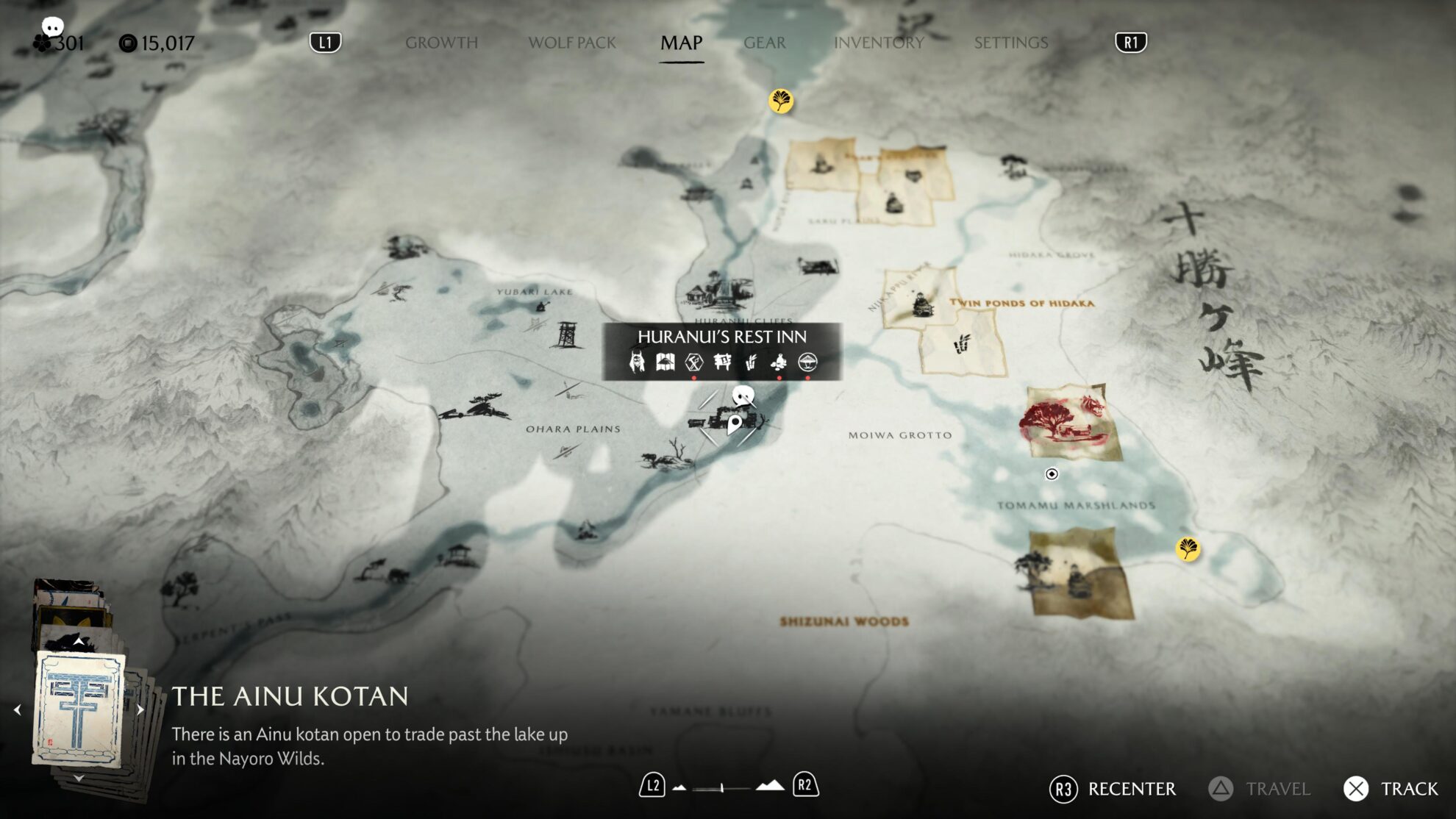1456x819 pixels.
Task: Select the straw hat merchant icon in the tooltip
Action: (808, 362)
